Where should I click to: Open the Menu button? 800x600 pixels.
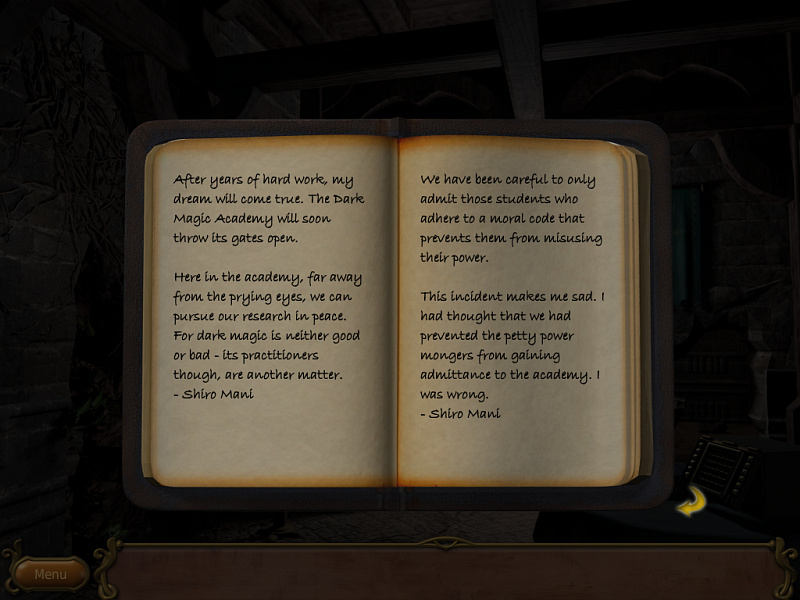(x=50, y=574)
